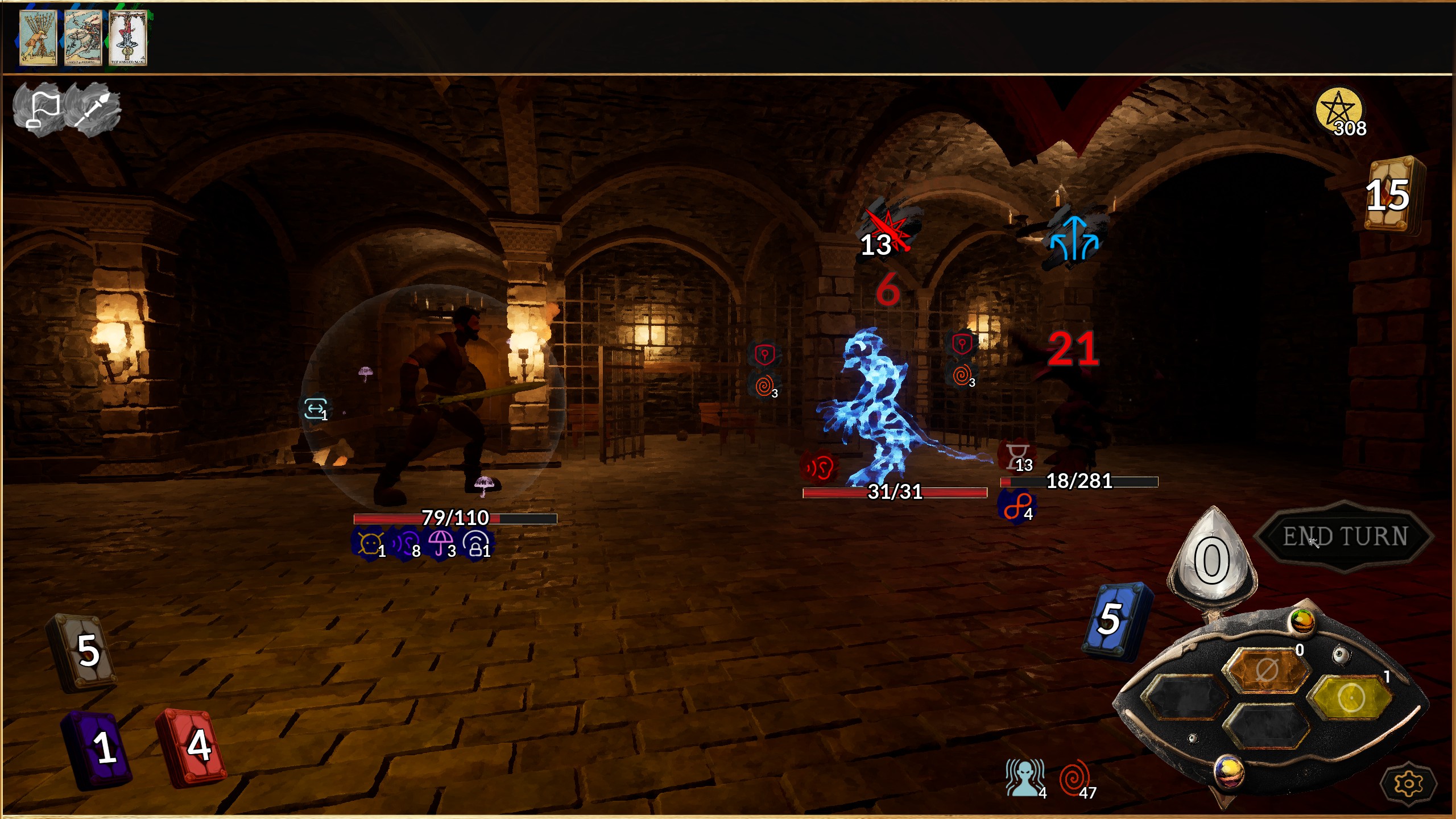This screenshot has width=1456, height=819.
Task: Inspect the red spiral status showing 47
Action: pos(1075,777)
